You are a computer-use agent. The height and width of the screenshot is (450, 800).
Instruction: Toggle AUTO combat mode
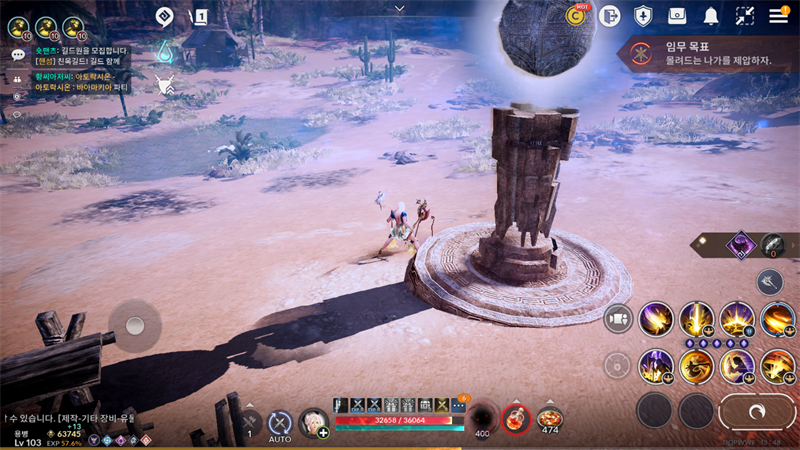click(280, 424)
